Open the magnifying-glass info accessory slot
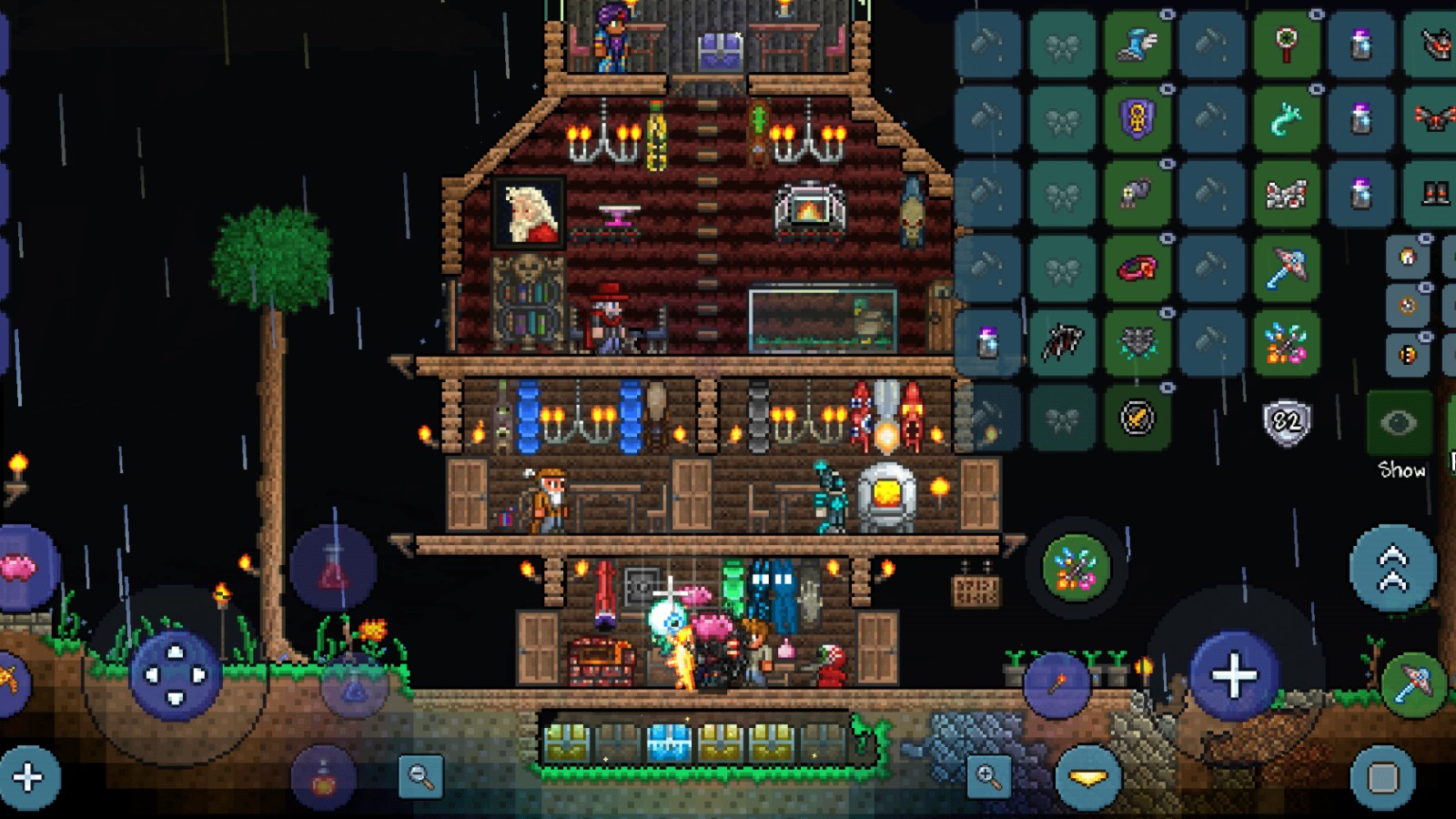 pos(1283,43)
